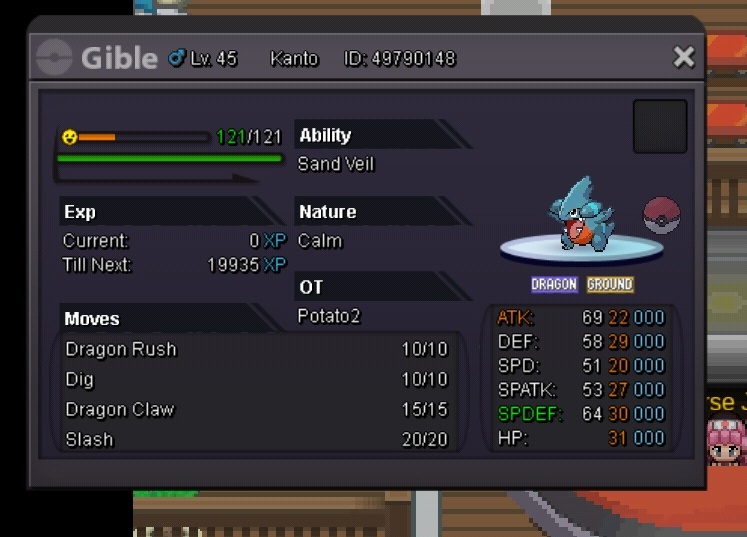Select the Dragon Rush move row
Viewport: 747px width, 537px height.
255,349
